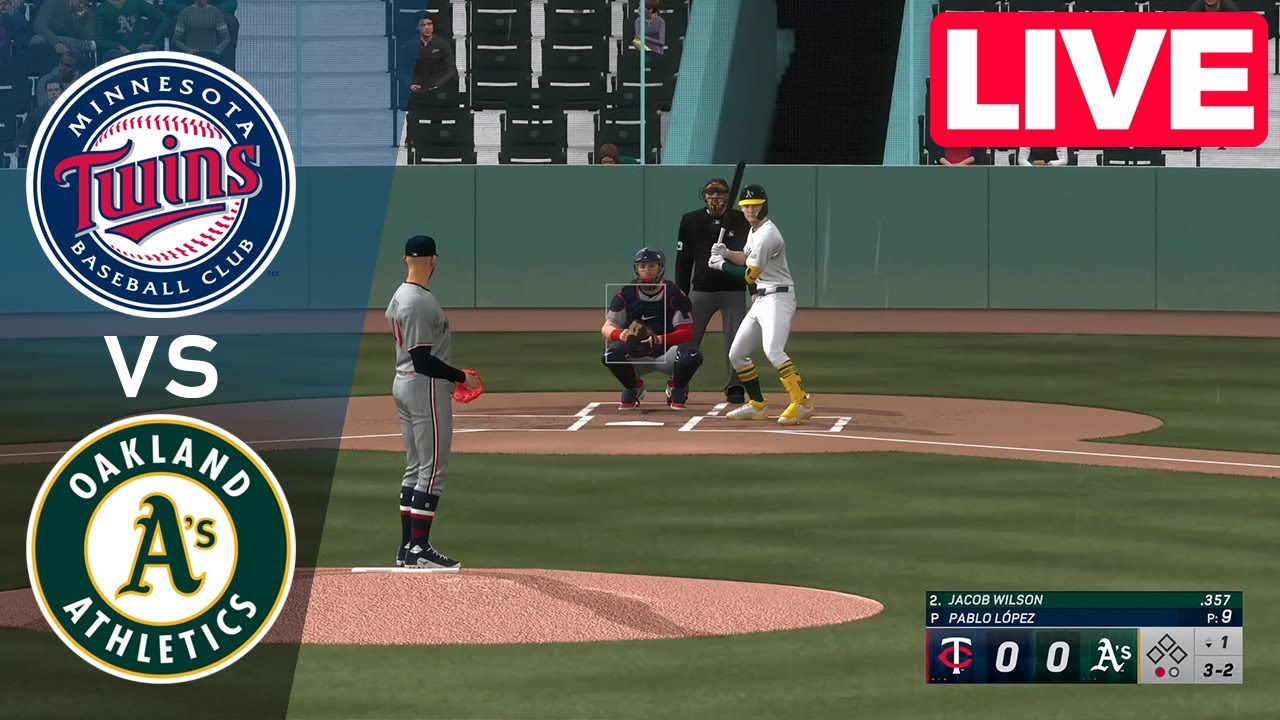This screenshot has height=720, width=1280.
Task: Expand the pitcher info row
Action: pos(991,616)
